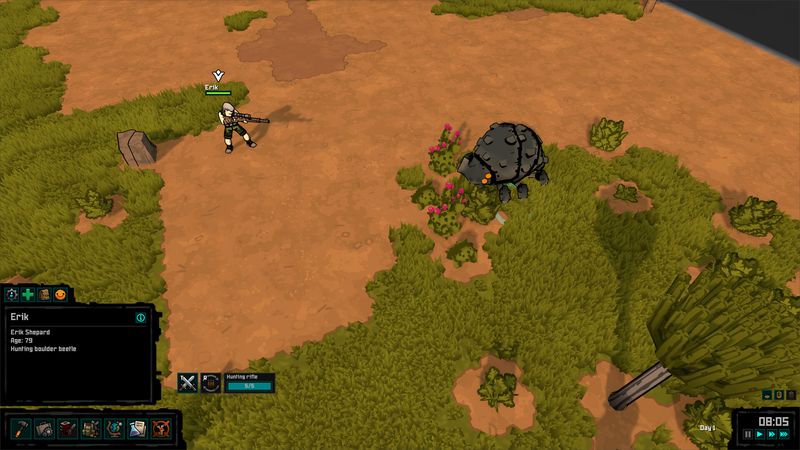Screen dimensions: 800x450
Task: Click the orange crossed-out creature icon
Action: click(159, 429)
